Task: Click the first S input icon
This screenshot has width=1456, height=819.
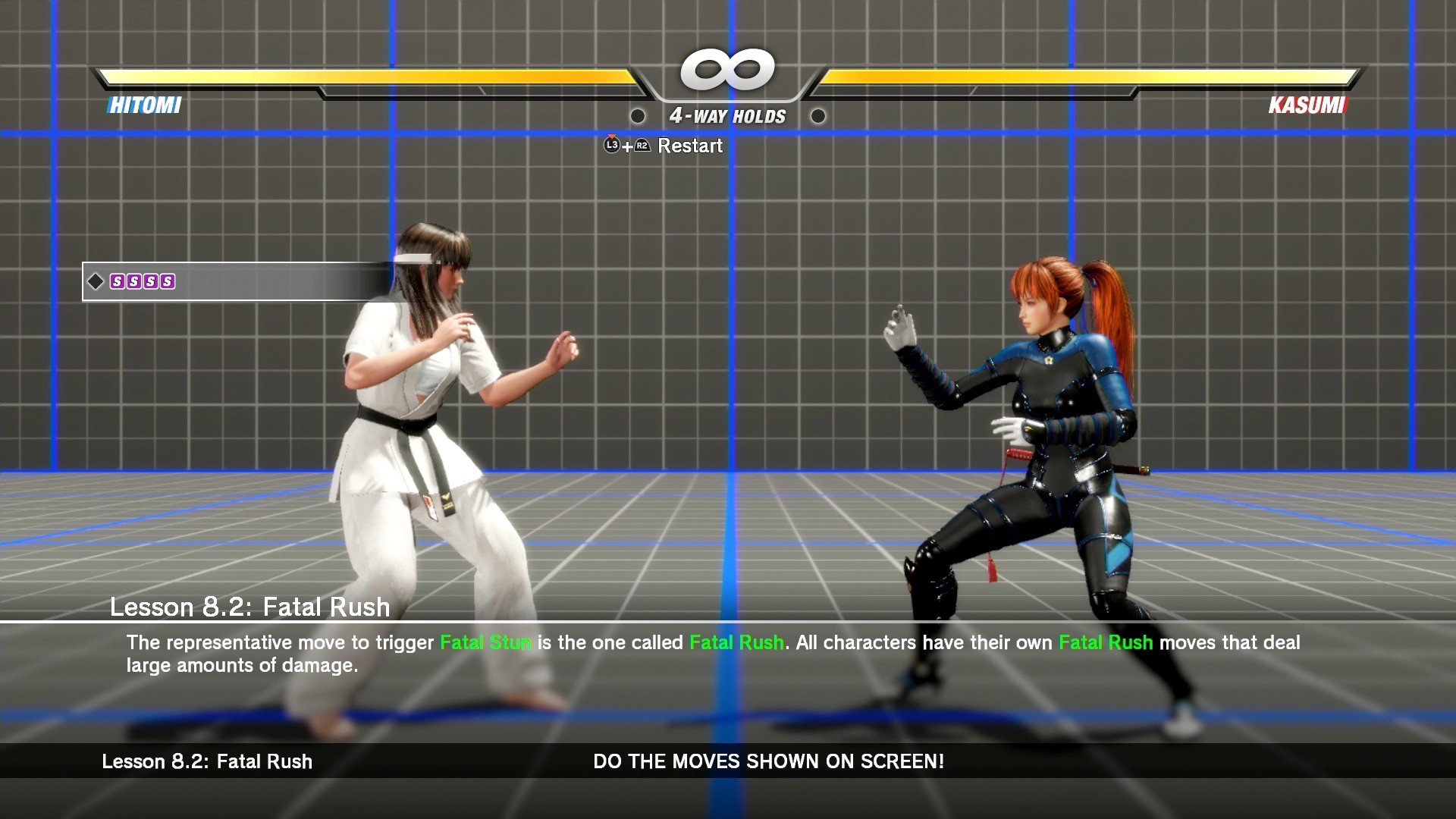Action: pyautogui.click(x=118, y=281)
